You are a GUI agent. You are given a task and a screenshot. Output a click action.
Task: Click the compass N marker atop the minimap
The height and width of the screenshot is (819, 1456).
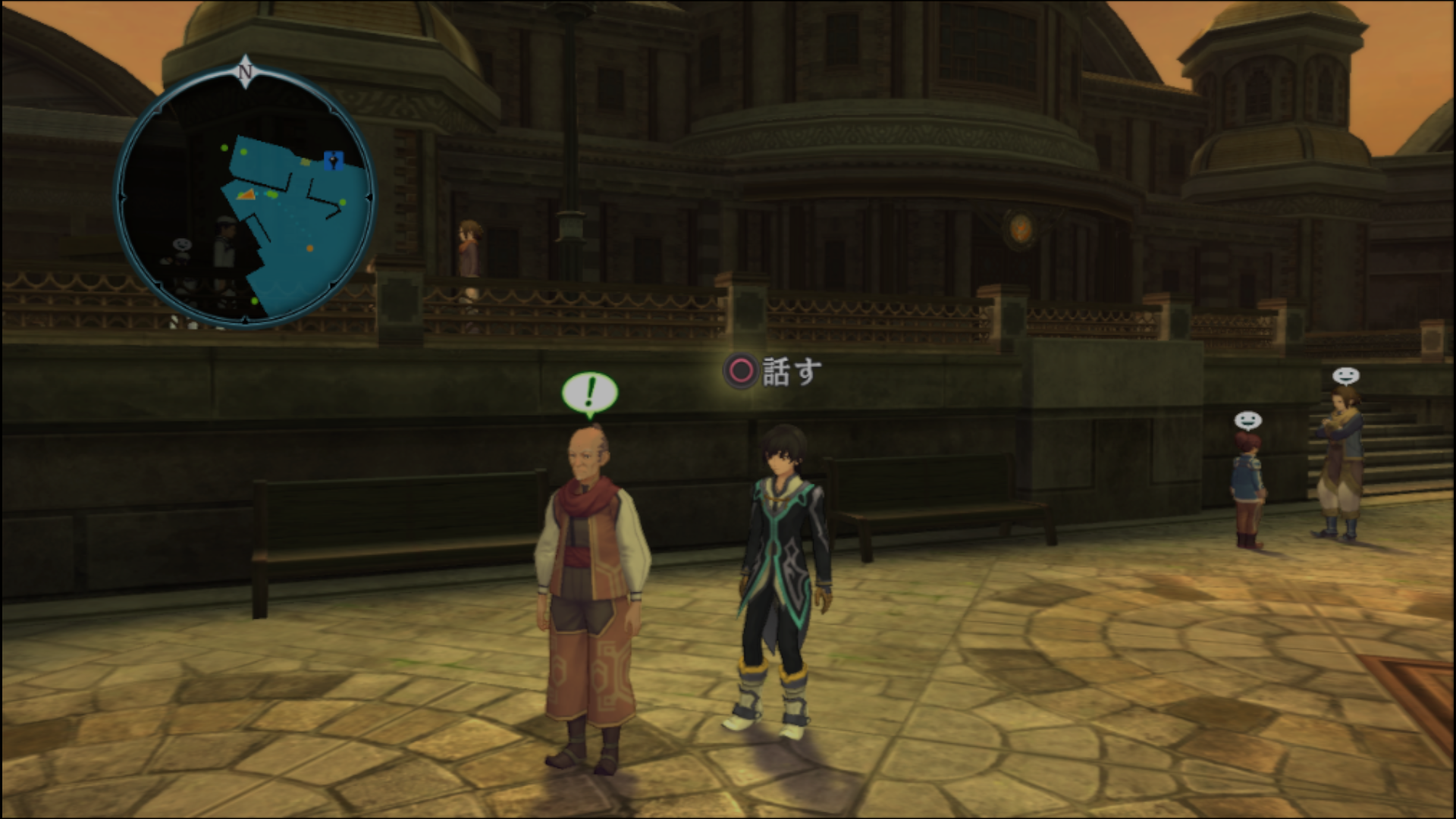coord(245,71)
